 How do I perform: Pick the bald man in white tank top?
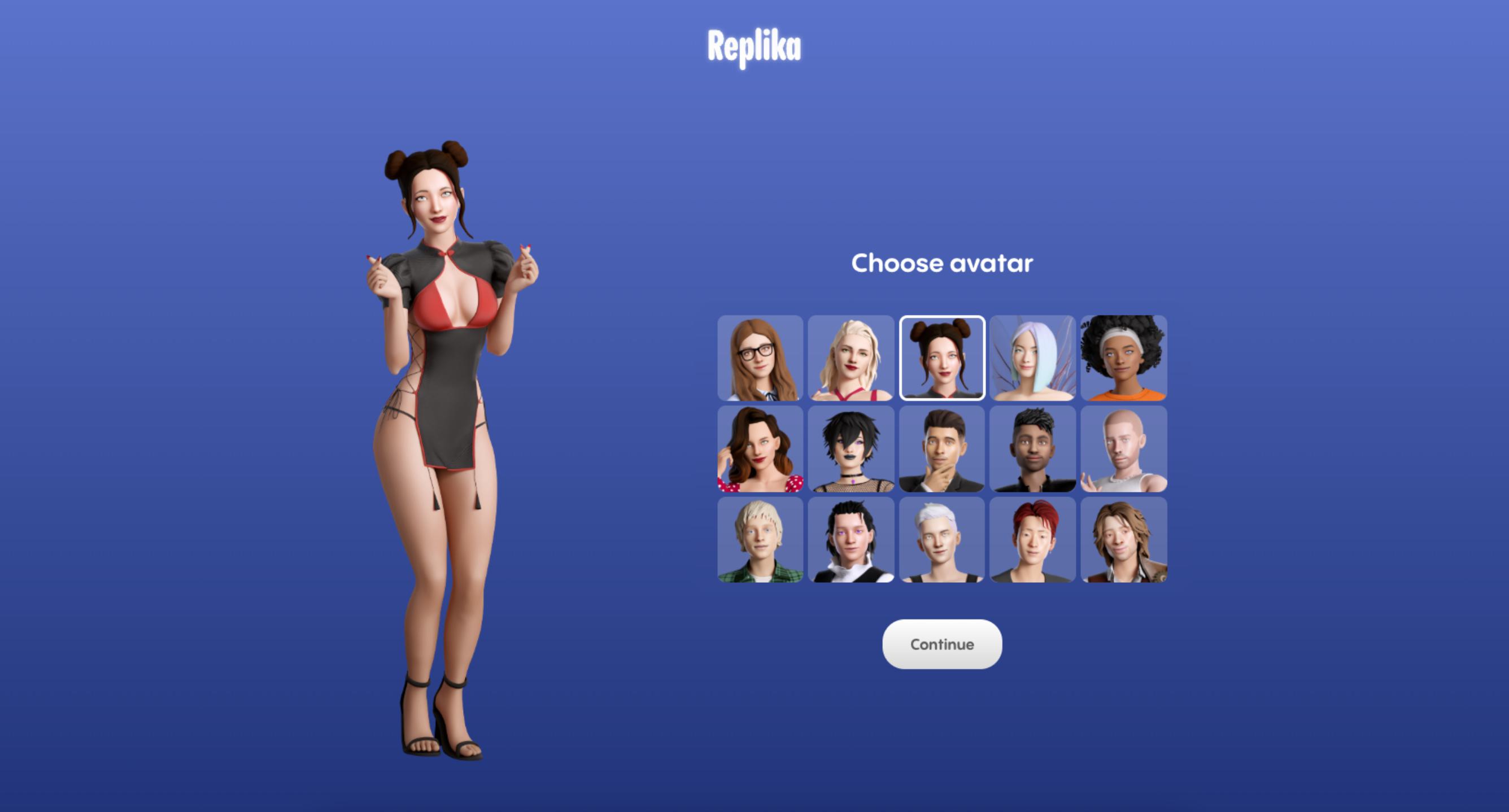click(x=1123, y=449)
